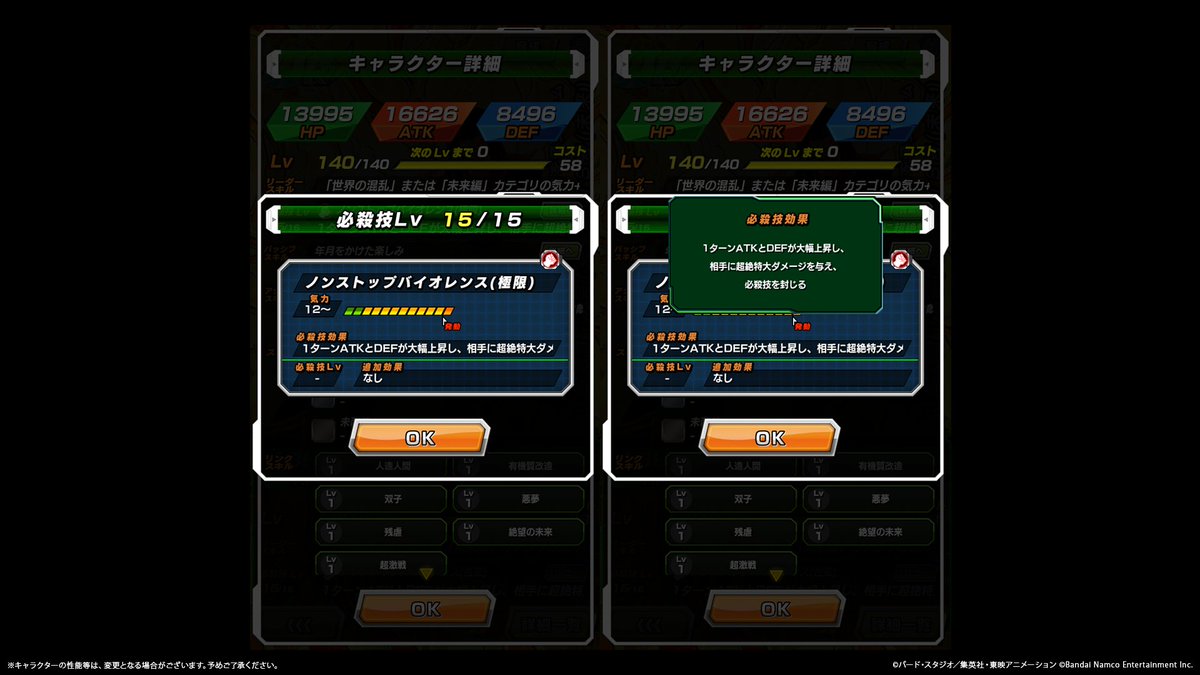Tap the left arrow beside 必殺技Lv 15/15

pos(273,219)
